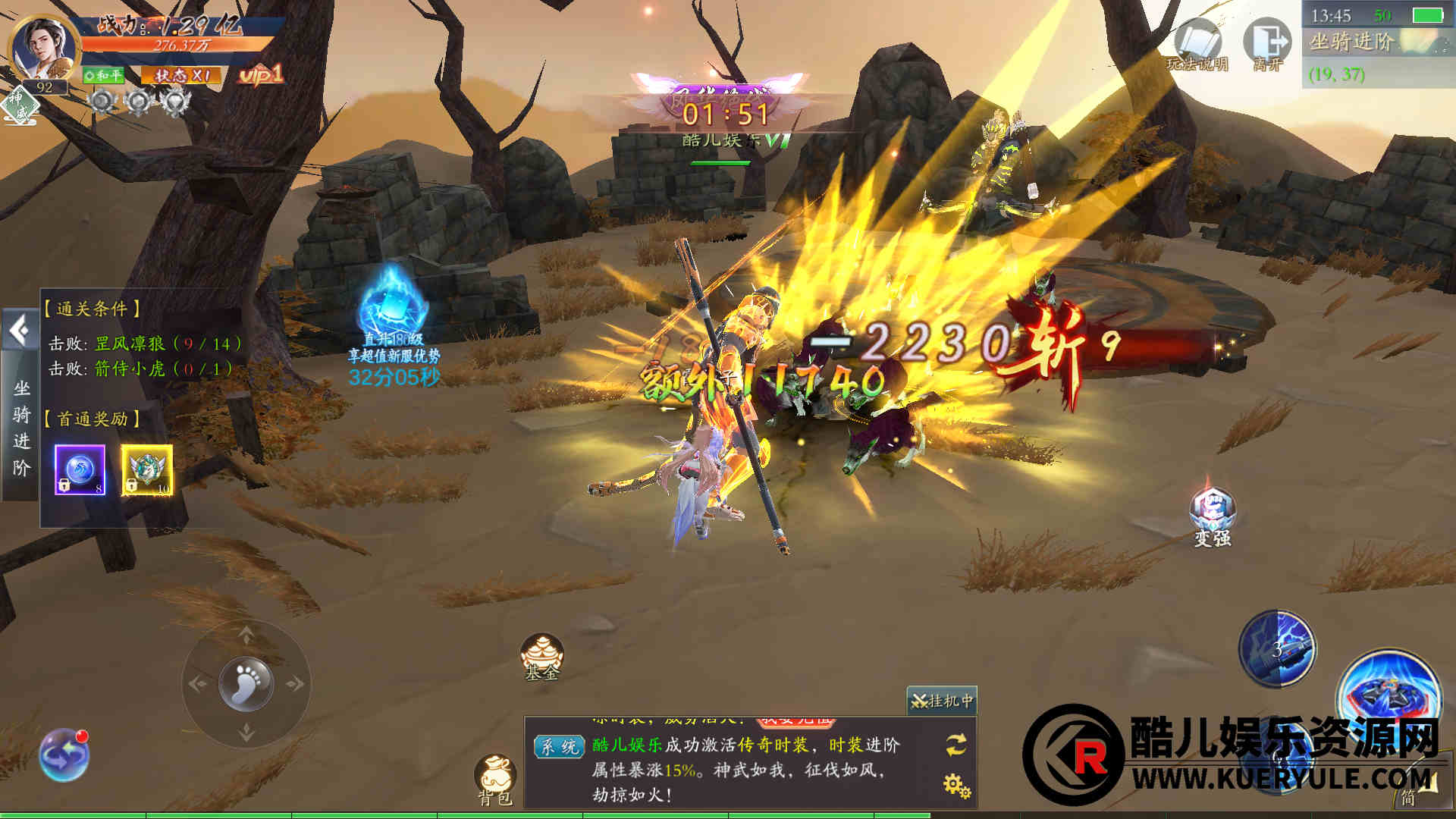Collapse the left objectives panel arrow
Image resolution: width=1456 pixels, height=819 pixels.
tap(20, 331)
